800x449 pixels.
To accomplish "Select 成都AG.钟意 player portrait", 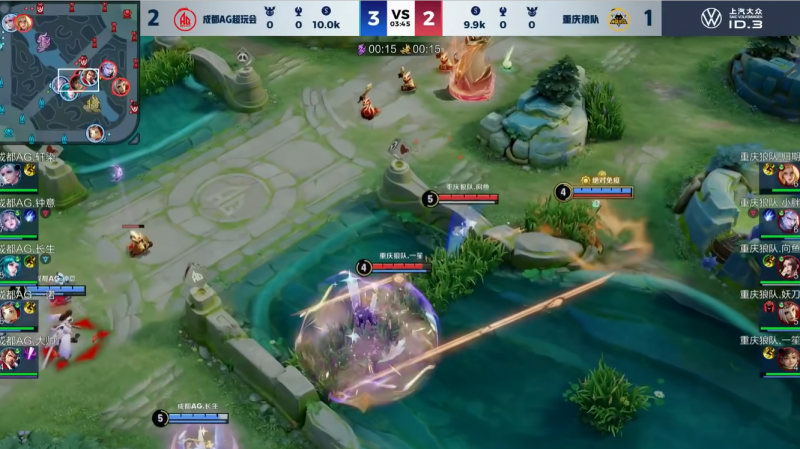I will tap(10, 220).
